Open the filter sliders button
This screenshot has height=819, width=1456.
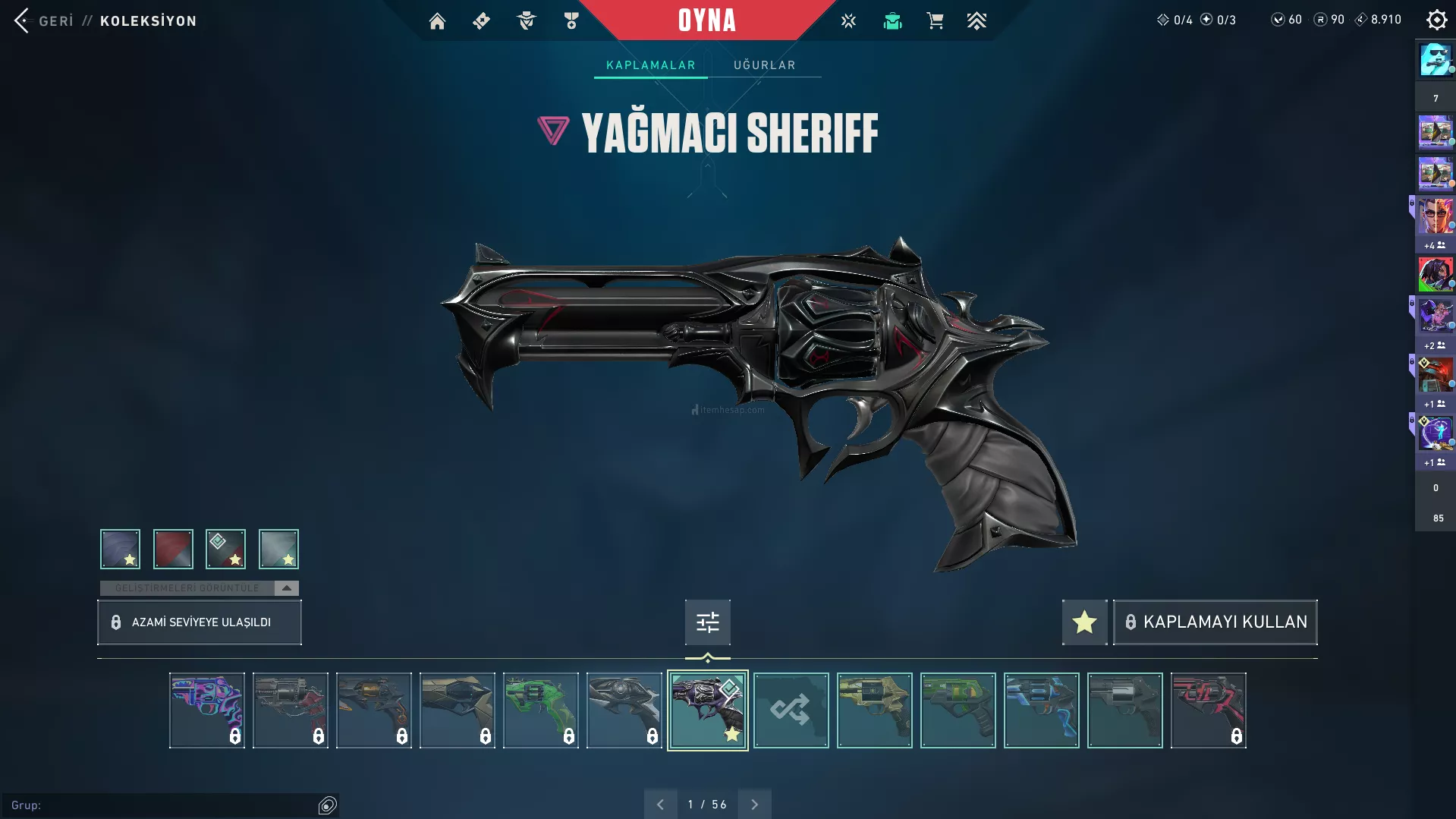pyautogui.click(x=707, y=622)
